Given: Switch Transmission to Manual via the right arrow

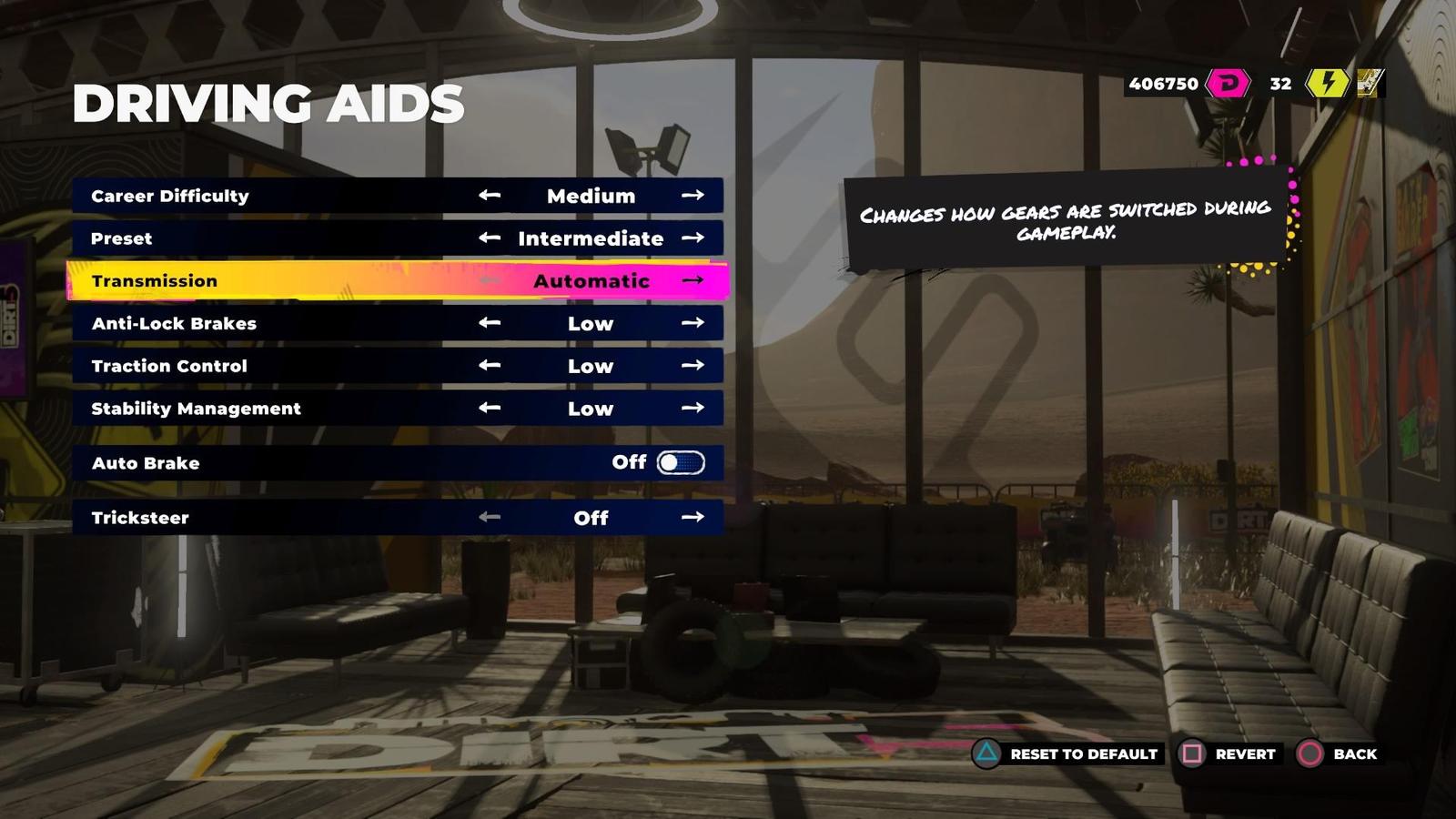Looking at the screenshot, I should (694, 281).
